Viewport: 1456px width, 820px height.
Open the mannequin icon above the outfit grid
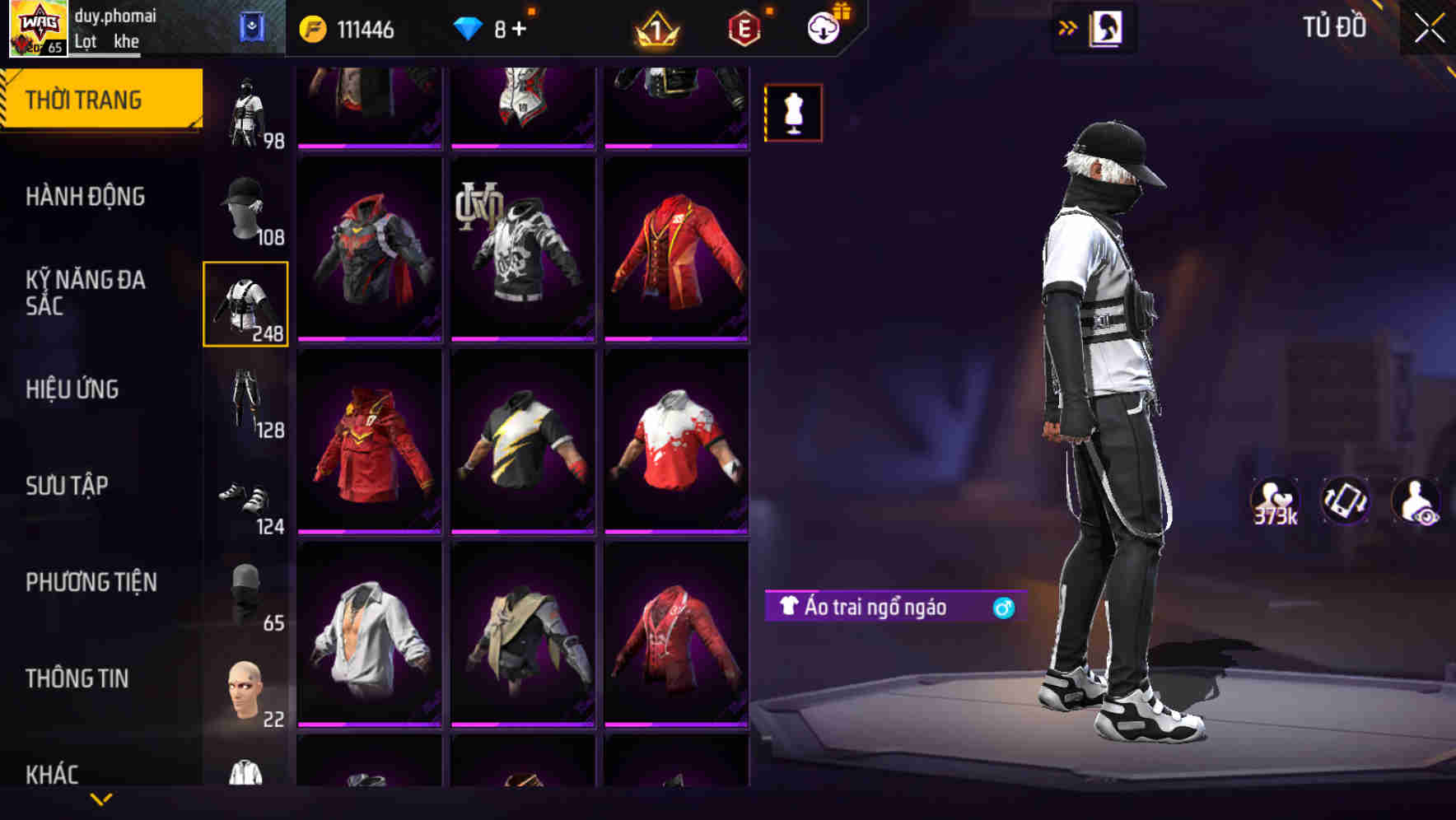[x=793, y=113]
